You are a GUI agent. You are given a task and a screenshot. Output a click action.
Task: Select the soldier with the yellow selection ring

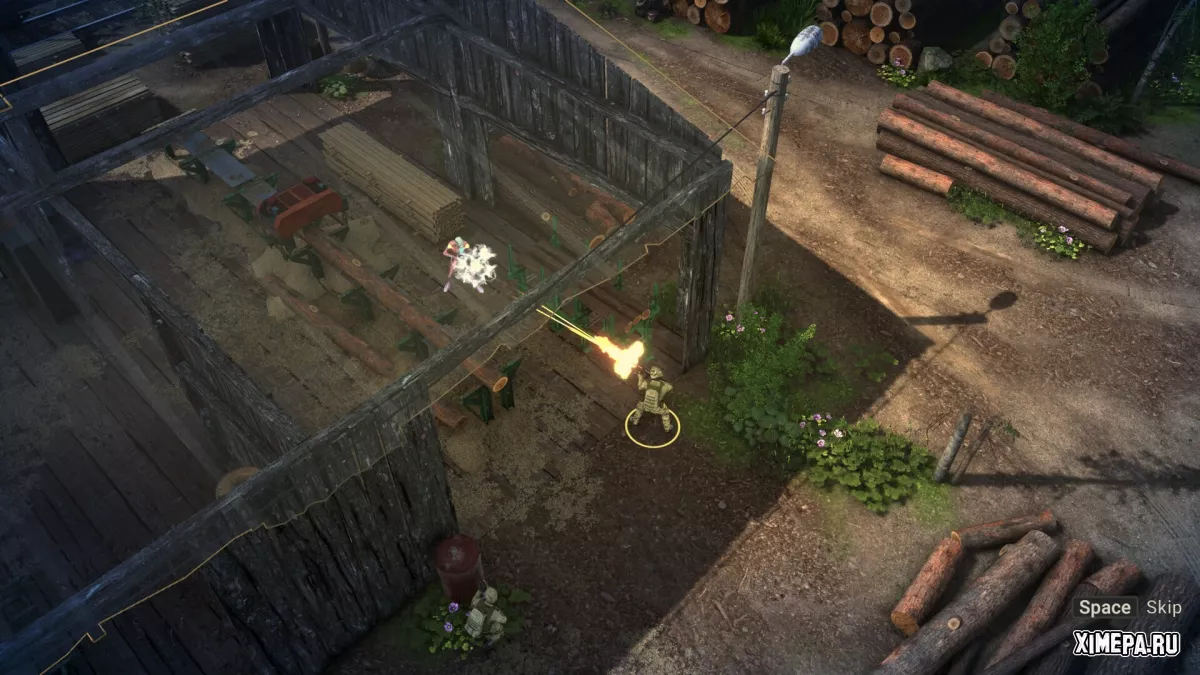coord(652,400)
